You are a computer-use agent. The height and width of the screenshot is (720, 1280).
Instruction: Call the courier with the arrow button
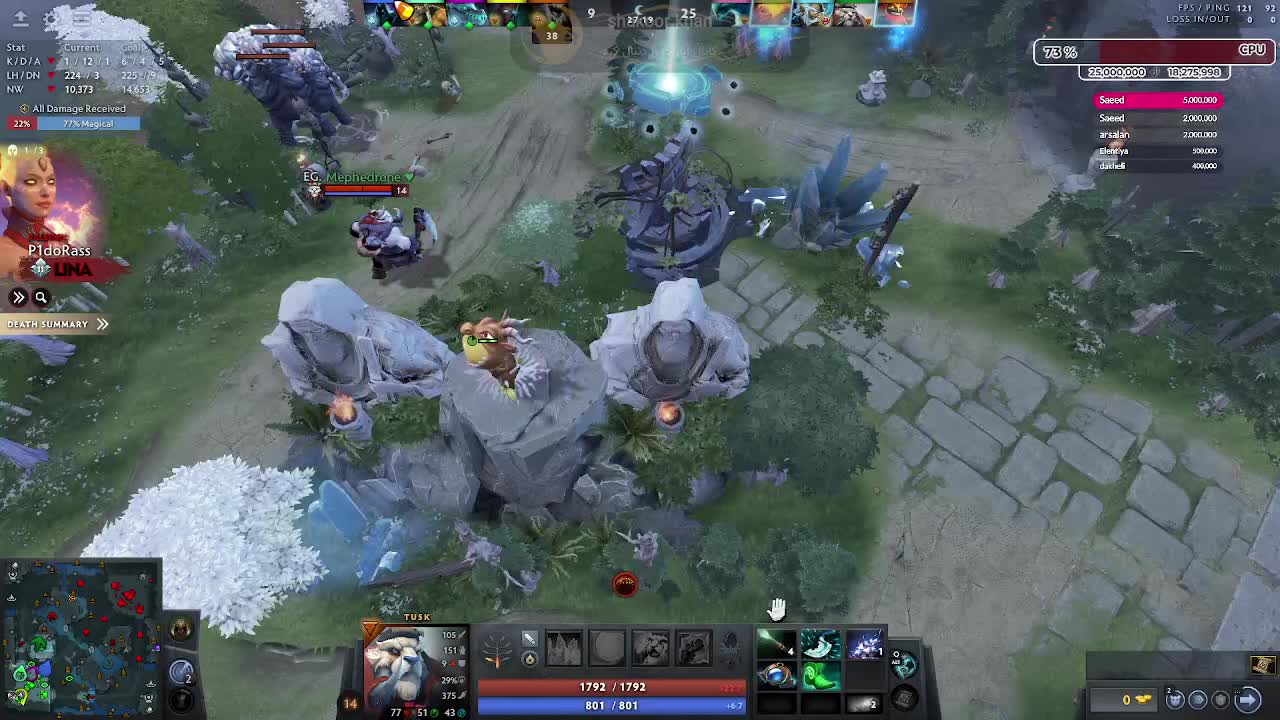1247,699
